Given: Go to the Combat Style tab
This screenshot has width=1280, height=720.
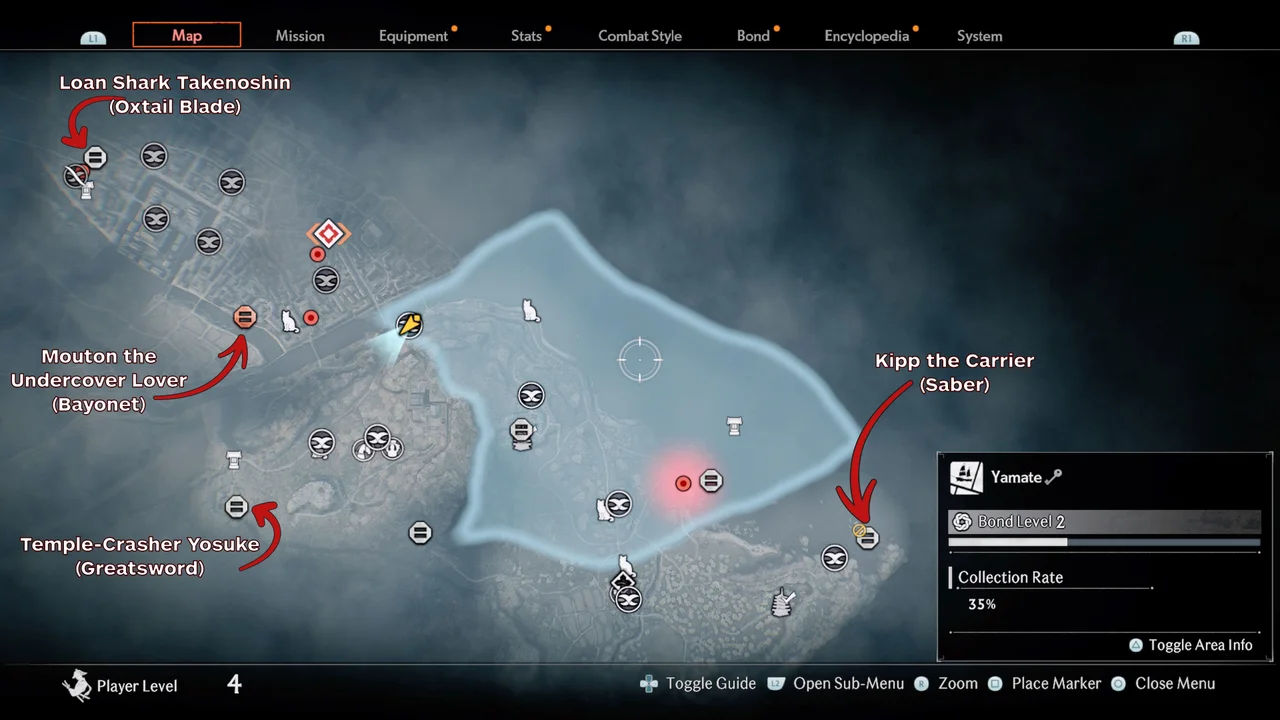Looking at the screenshot, I should 640,36.
